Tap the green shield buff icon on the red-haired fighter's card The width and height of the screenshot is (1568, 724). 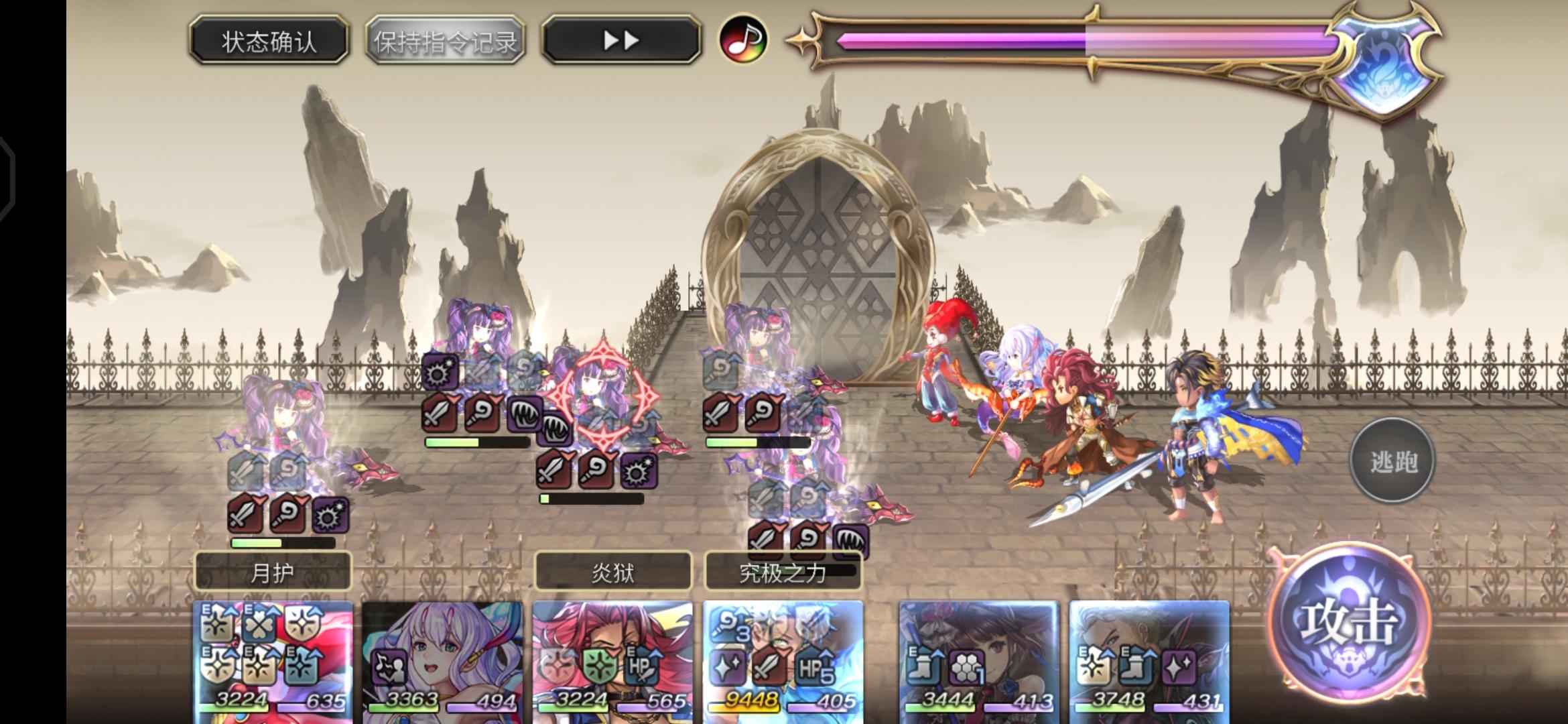pyautogui.click(x=598, y=664)
